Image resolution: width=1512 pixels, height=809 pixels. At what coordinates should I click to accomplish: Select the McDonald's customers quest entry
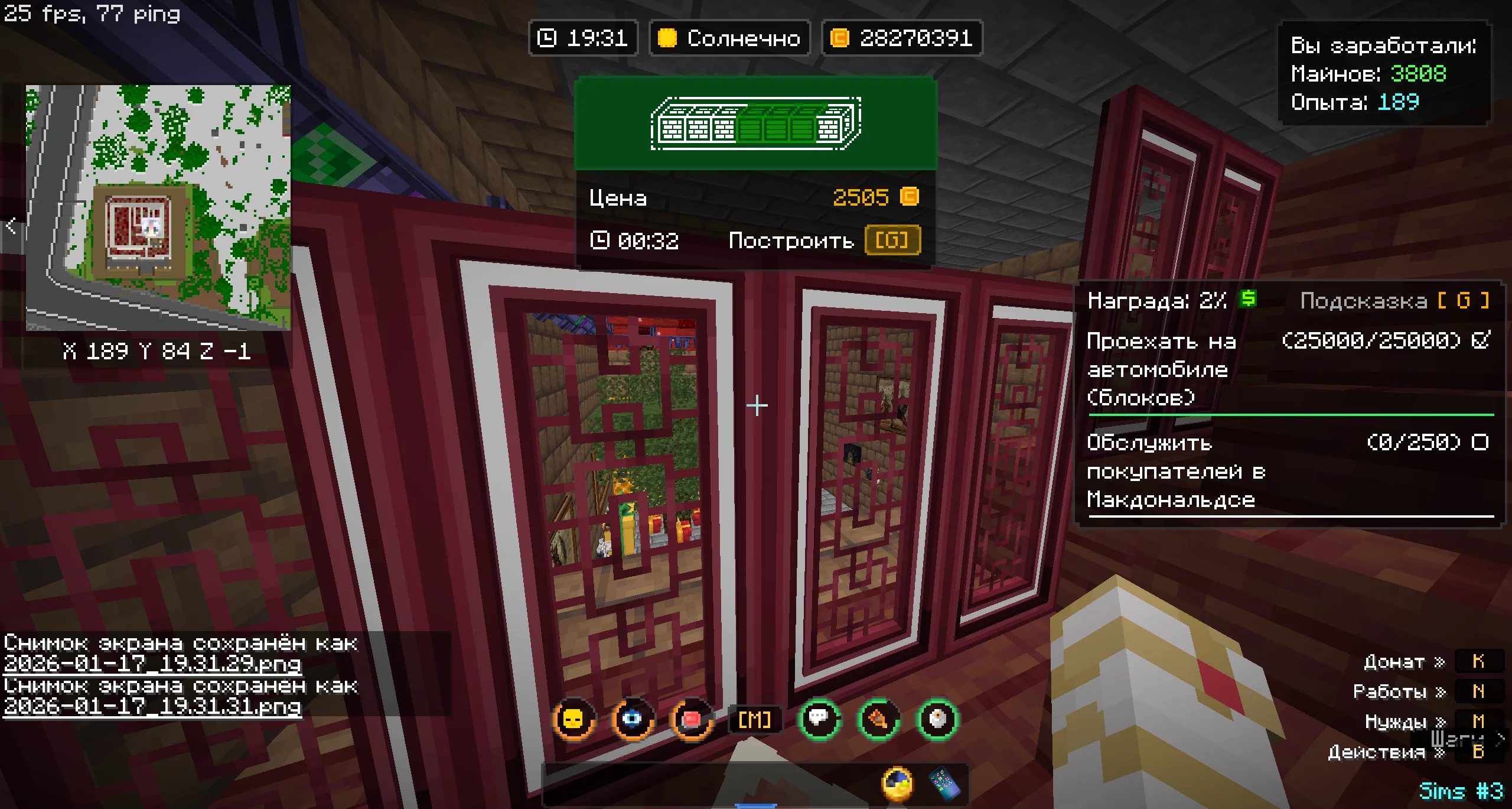click(1288, 471)
